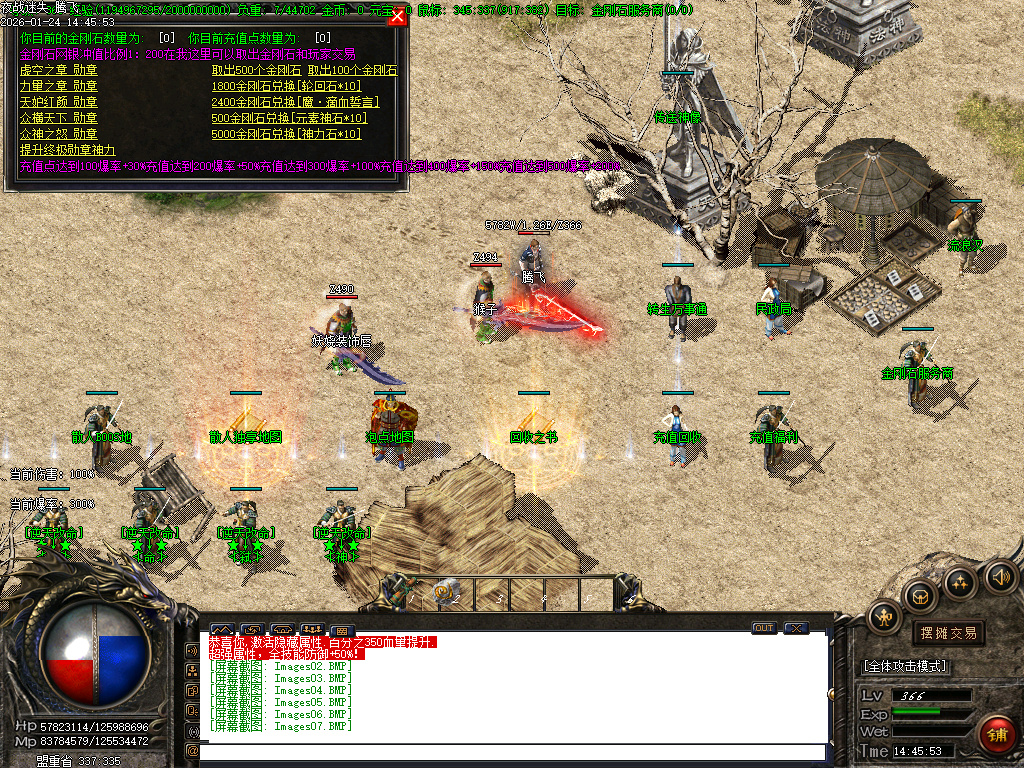The width and height of the screenshot is (1024, 768).
Task: Click the OUT button above chat
Action: click(x=764, y=628)
